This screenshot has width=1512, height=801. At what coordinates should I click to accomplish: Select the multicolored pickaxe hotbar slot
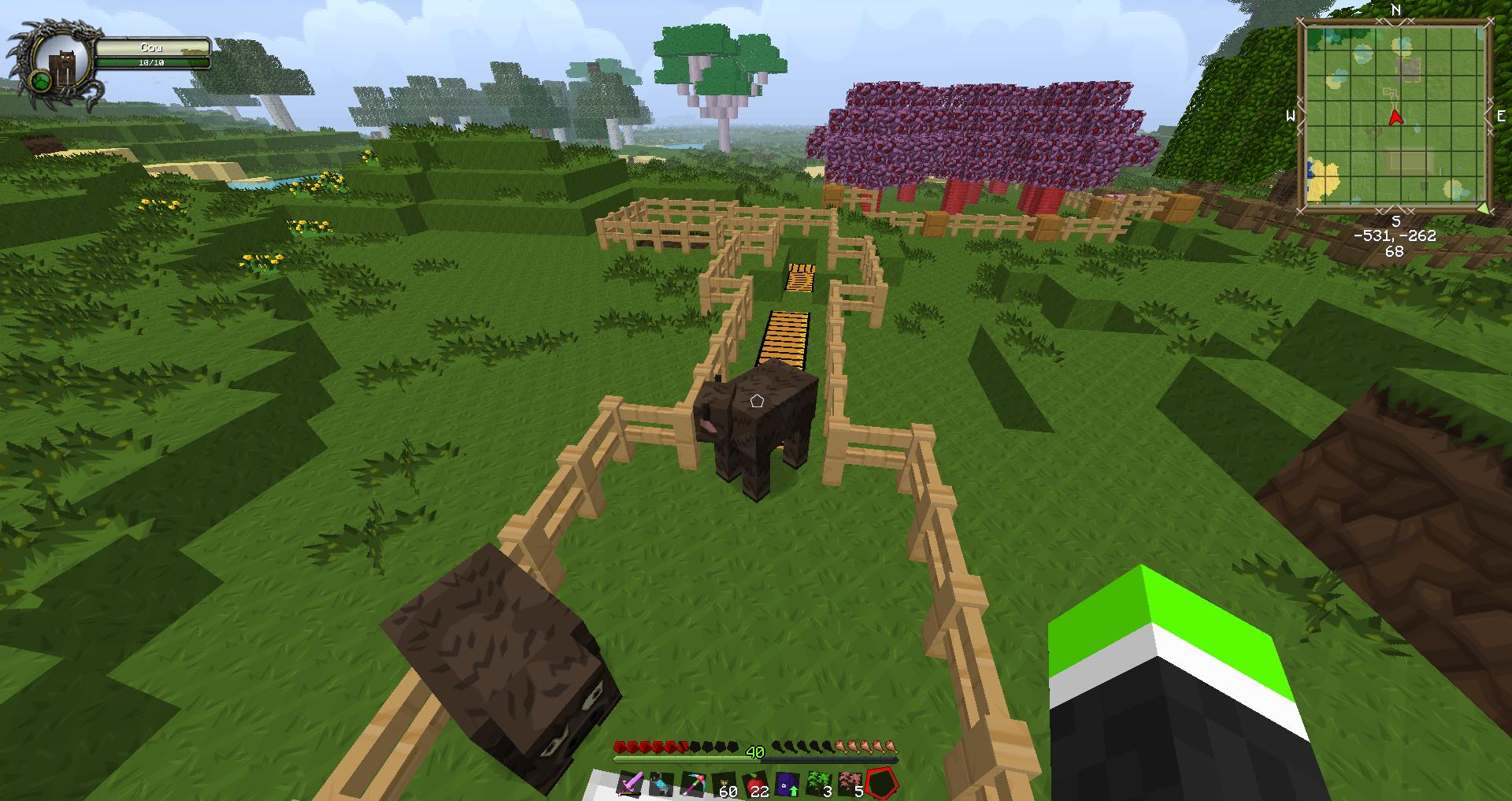tap(693, 784)
